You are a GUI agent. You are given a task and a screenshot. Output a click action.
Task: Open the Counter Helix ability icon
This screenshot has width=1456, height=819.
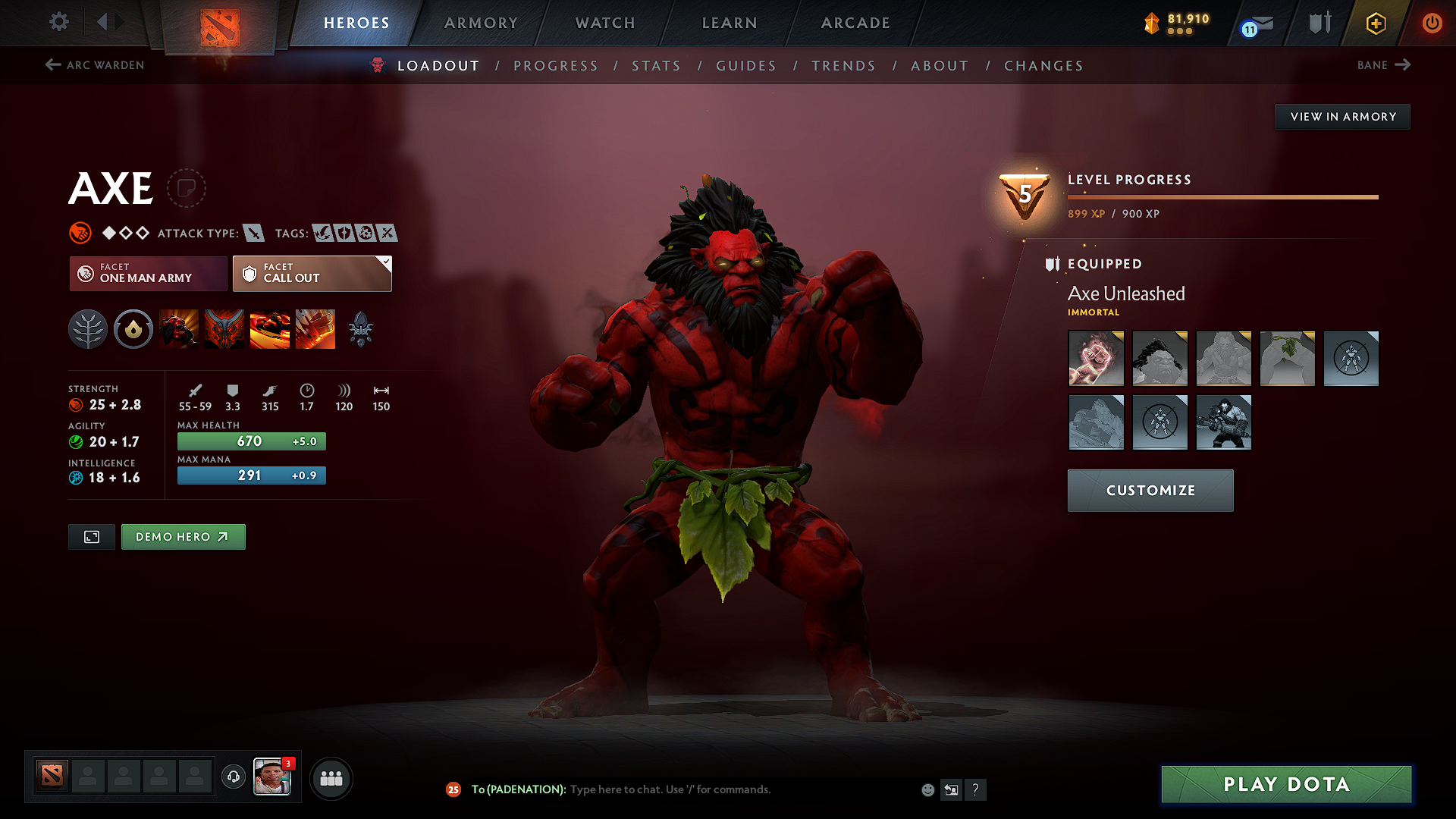pos(270,328)
